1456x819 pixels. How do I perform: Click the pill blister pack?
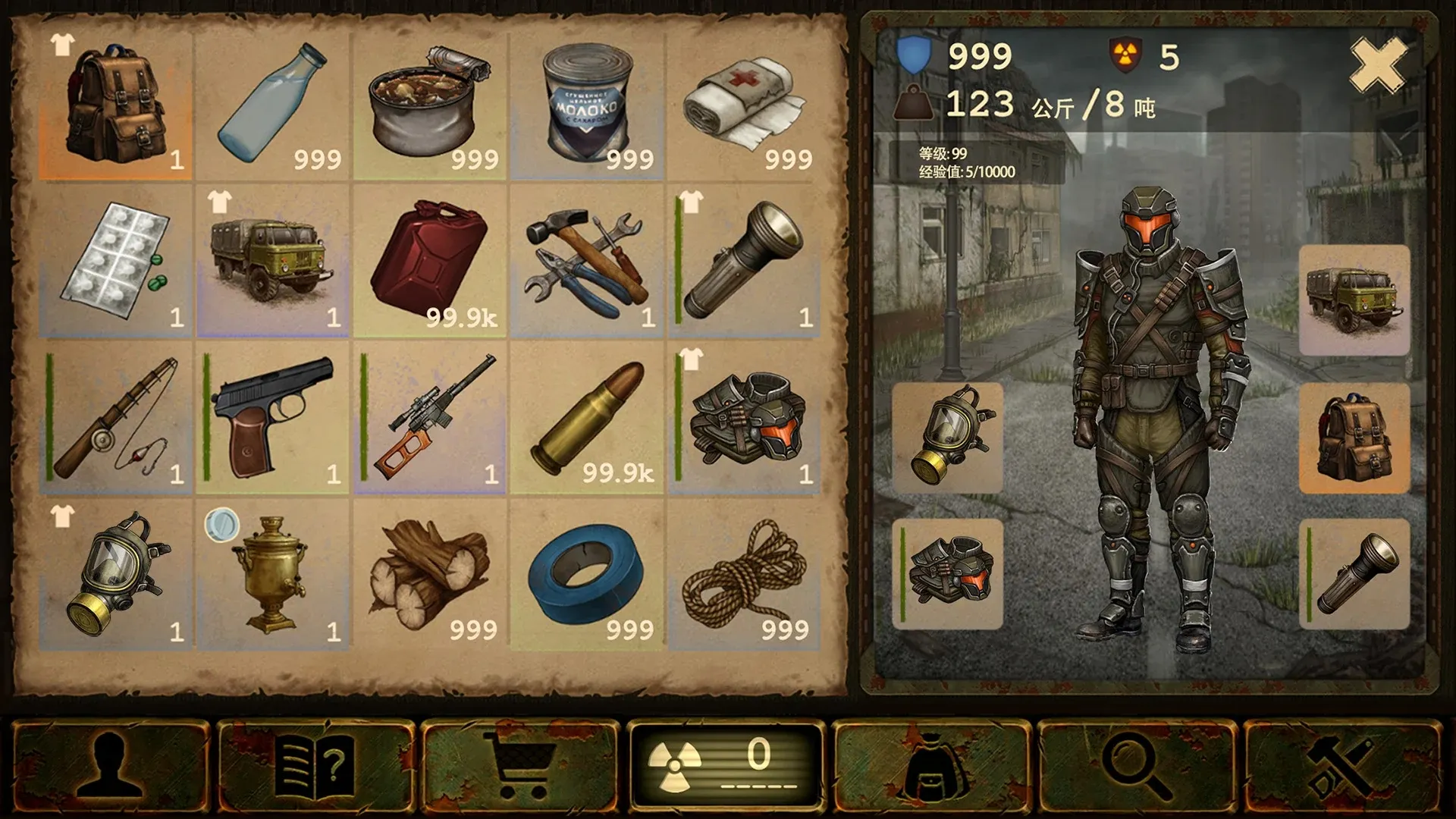click(116, 262)
